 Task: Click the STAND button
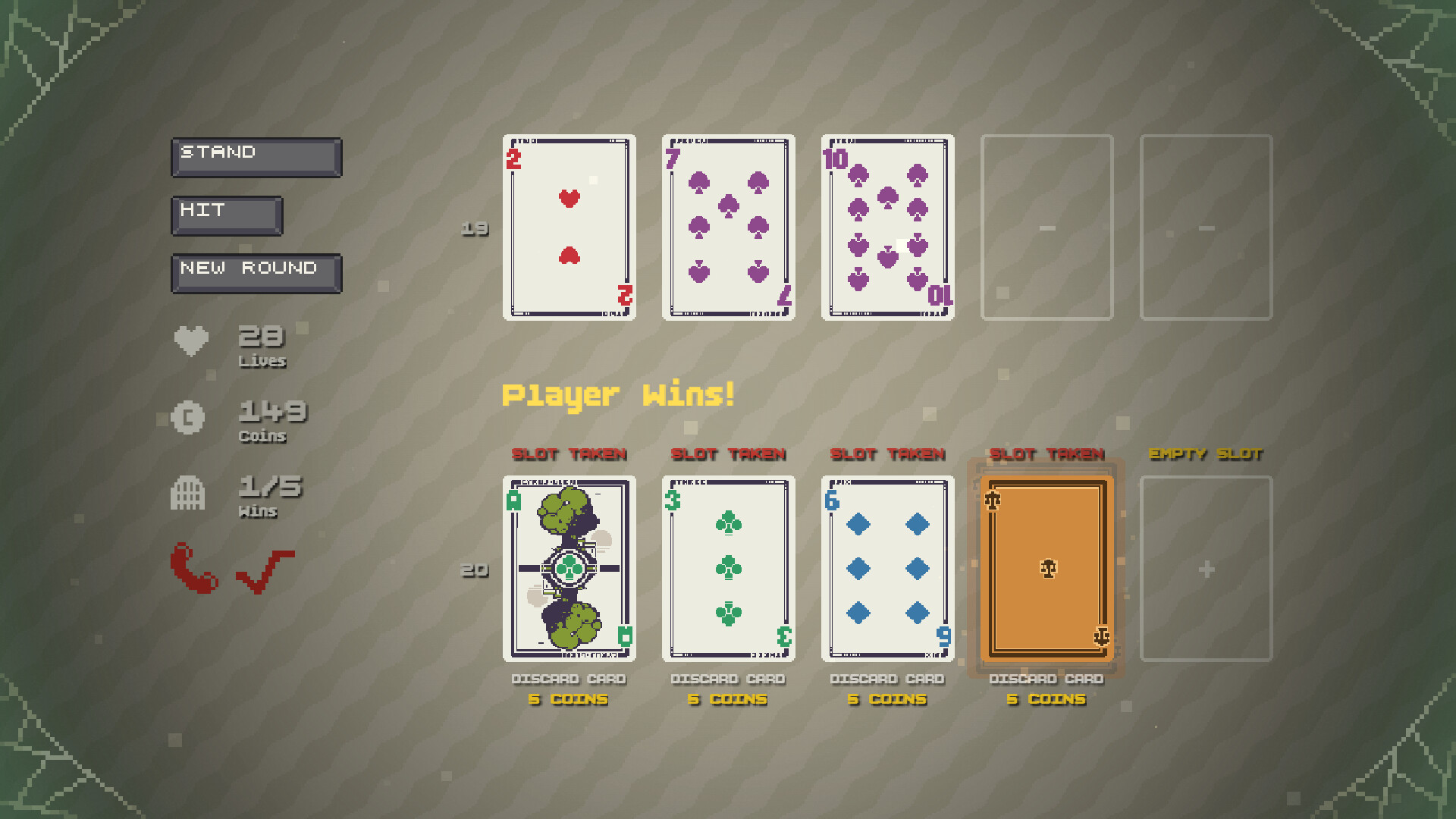[256, 156]
